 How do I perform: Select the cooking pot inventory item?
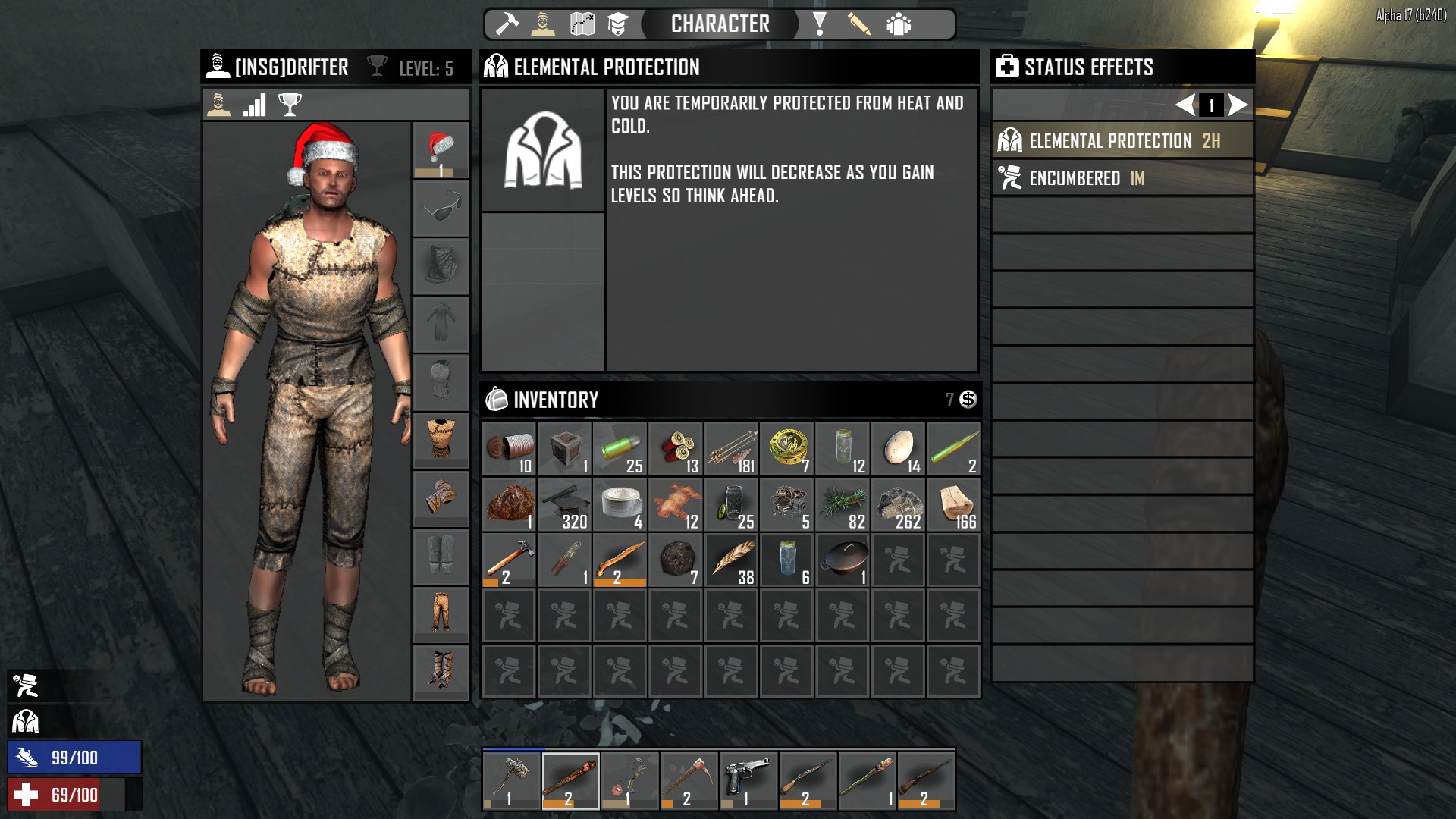point(843,560)
